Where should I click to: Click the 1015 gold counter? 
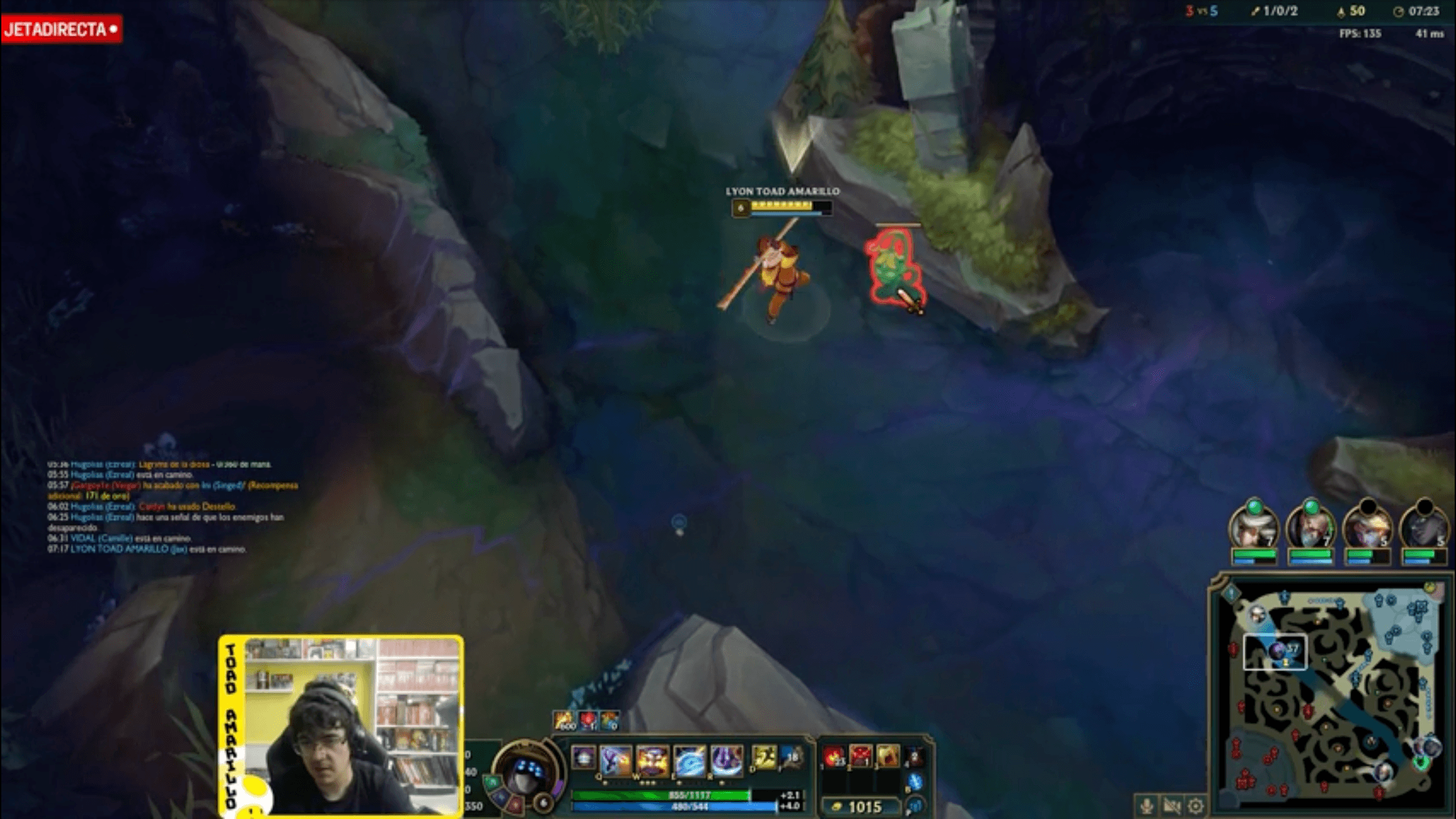pyautogui.click(x=865, y=805)
